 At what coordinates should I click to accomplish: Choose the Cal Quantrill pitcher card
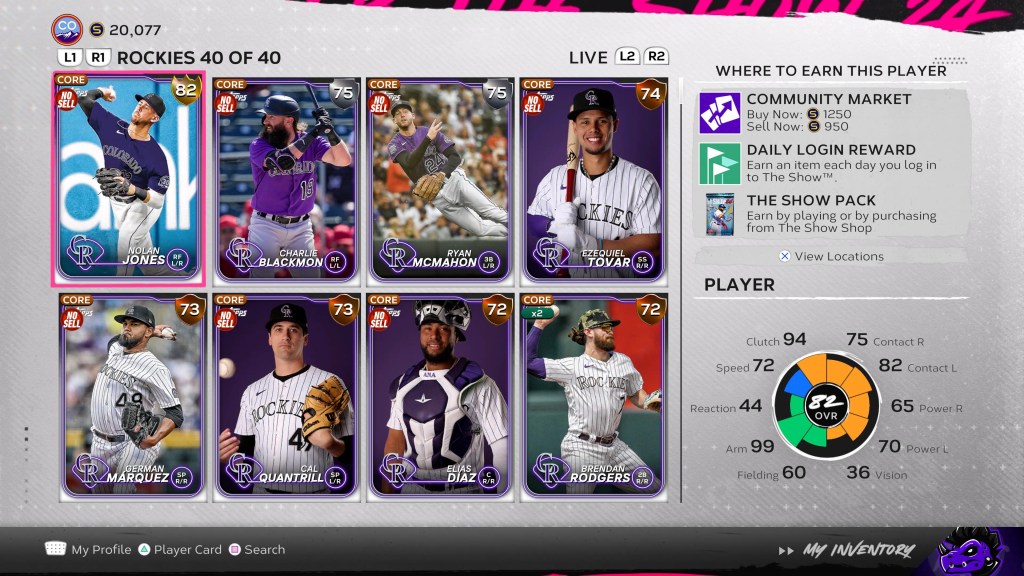(x=285, y=395)
